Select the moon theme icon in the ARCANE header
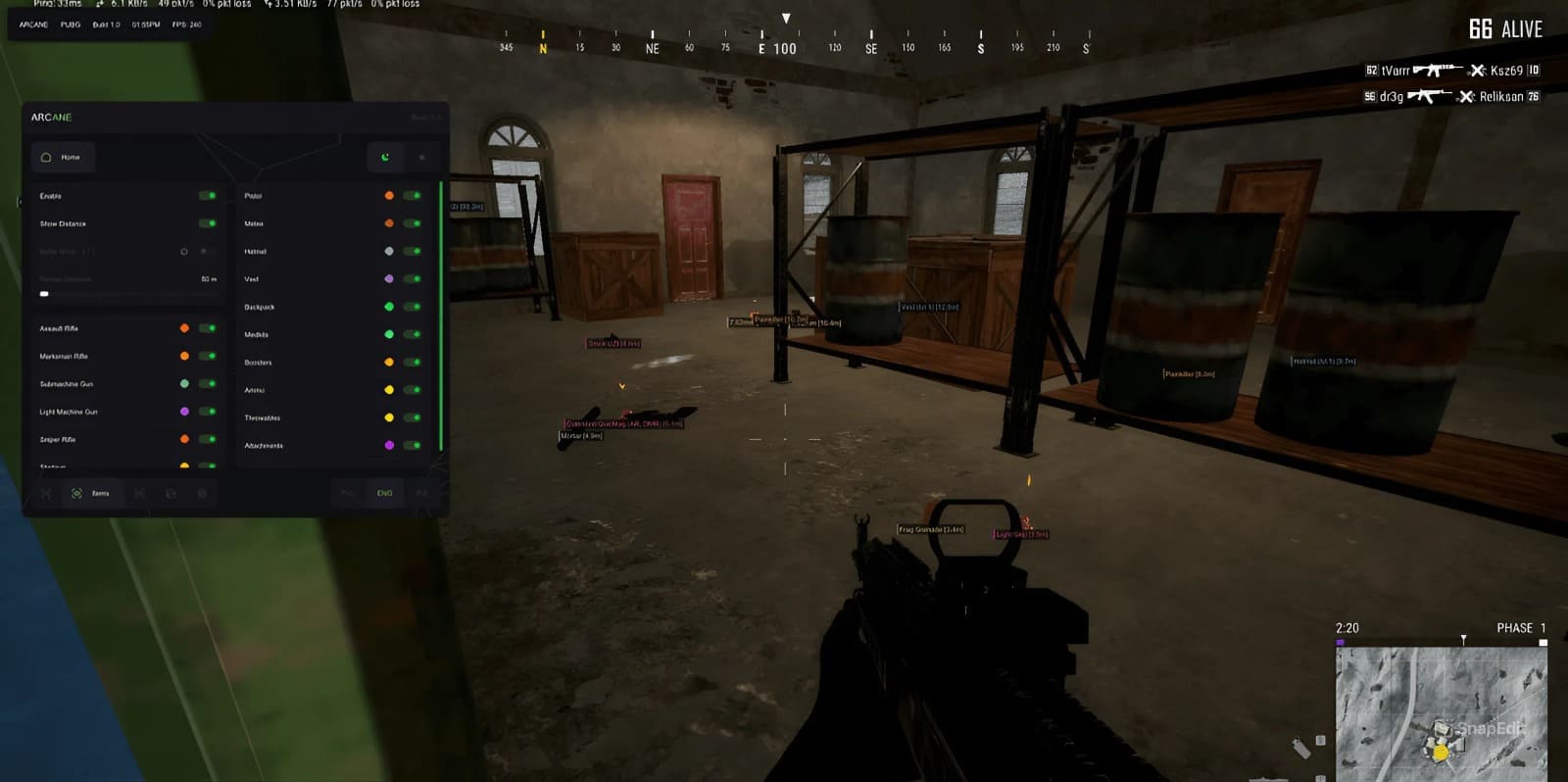Screen dimensions: 1568x782 click(385, 157)
